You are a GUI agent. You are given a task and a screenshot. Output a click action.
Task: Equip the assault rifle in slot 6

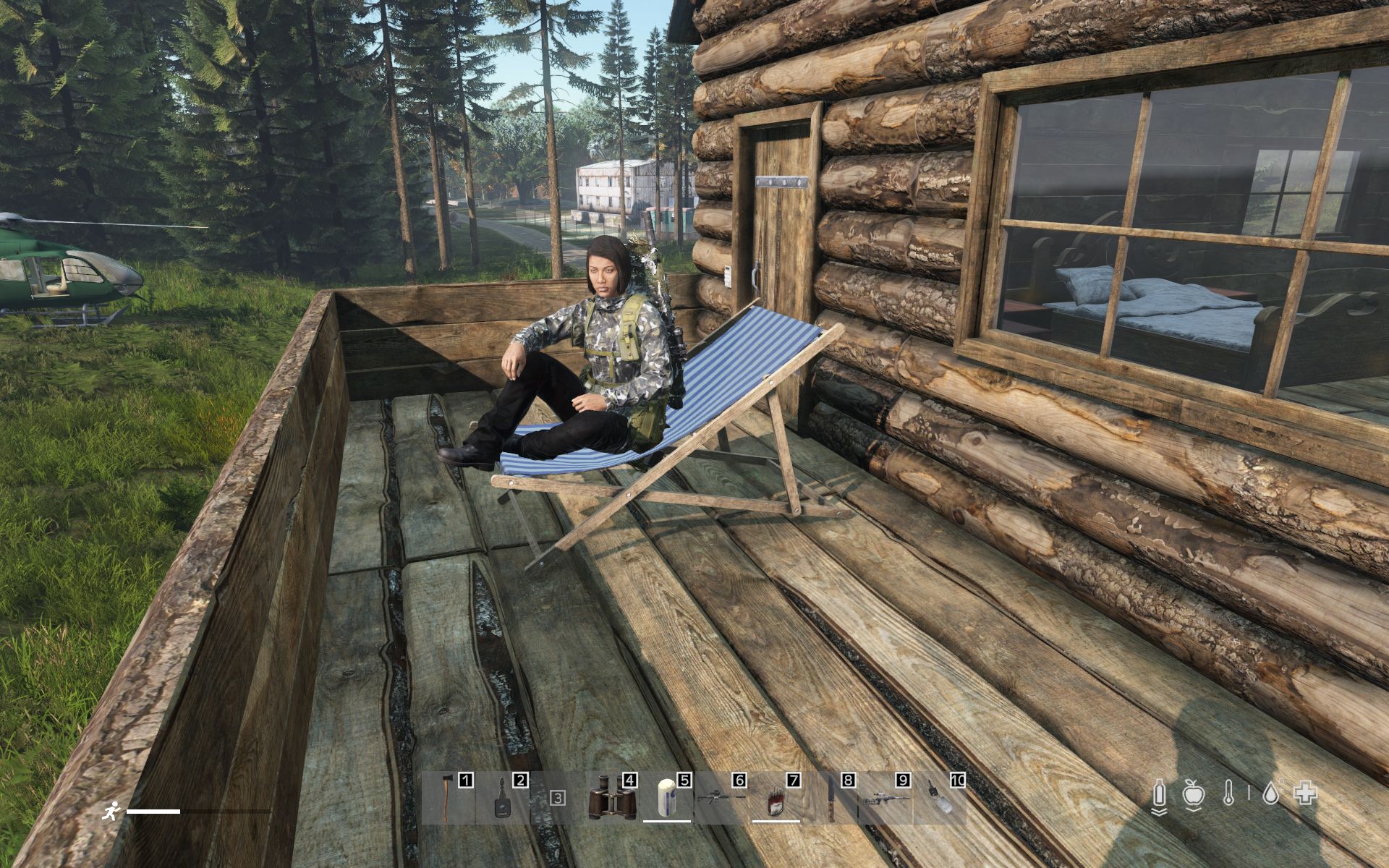point(719,797)
